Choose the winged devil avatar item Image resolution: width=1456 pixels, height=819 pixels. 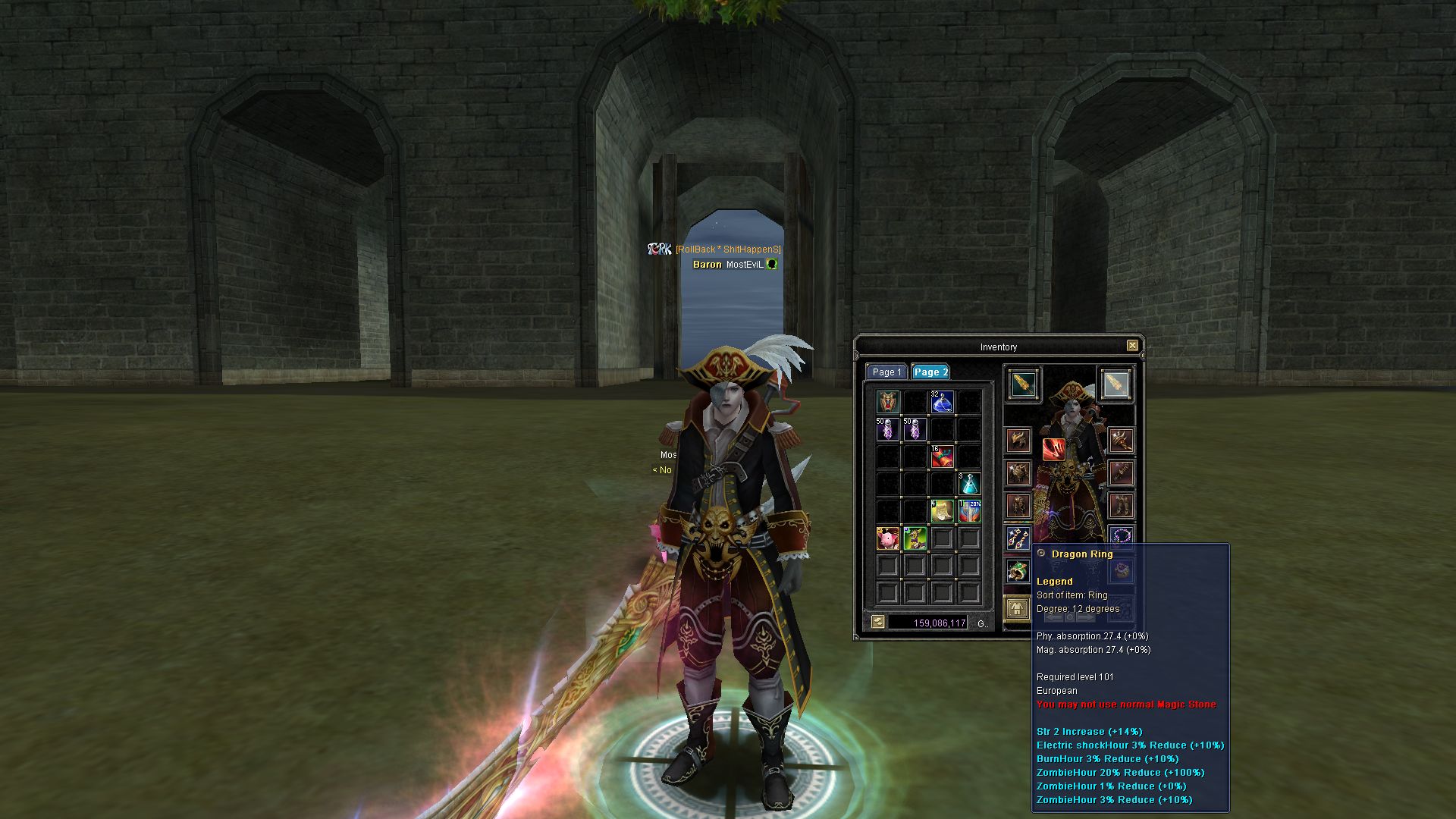coord(887,402)
